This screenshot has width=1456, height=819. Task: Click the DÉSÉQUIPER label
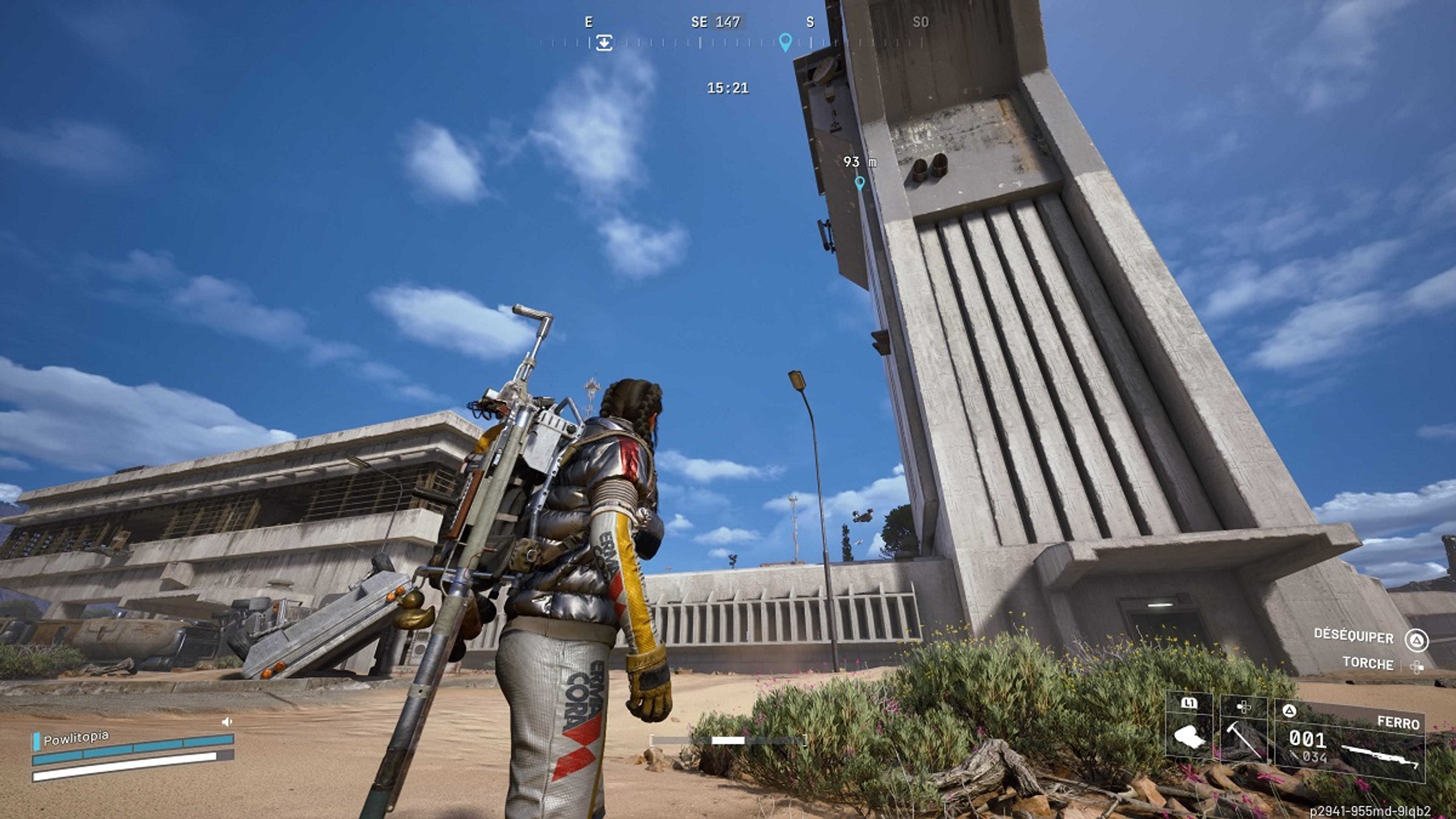pyautogui.click(x=1354, y=636)
